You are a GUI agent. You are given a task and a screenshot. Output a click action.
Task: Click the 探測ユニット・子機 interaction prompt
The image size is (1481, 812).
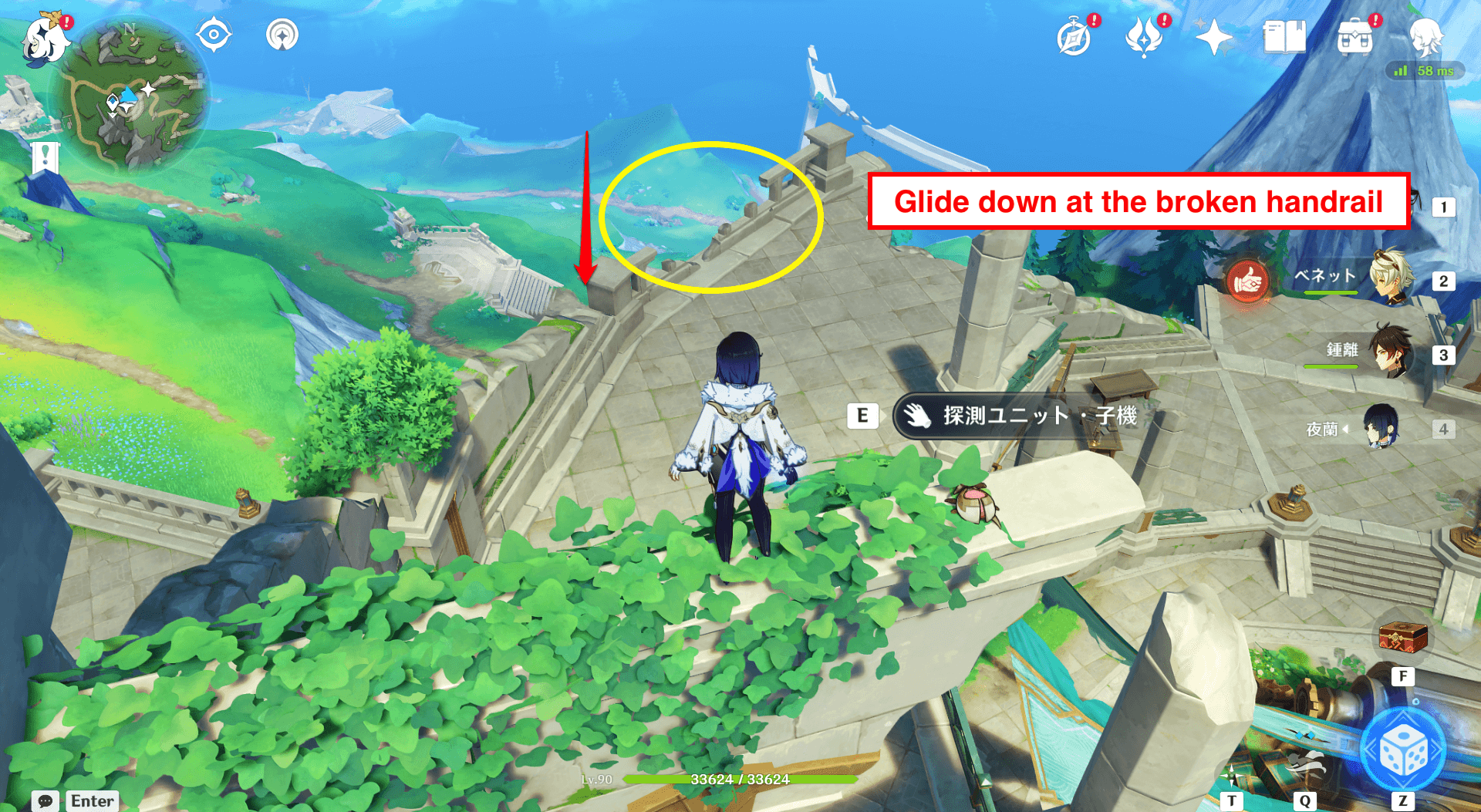[x=1018, y=416]
